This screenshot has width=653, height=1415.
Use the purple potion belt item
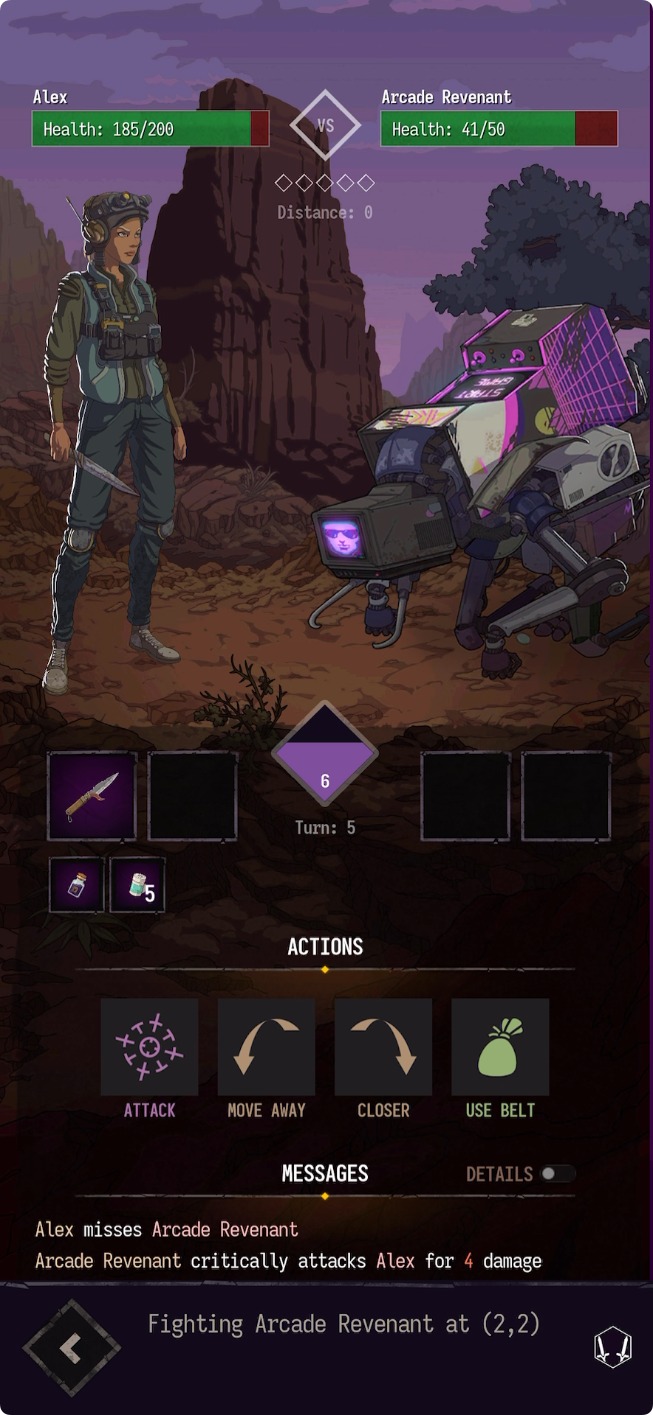[x=77, y=885]
